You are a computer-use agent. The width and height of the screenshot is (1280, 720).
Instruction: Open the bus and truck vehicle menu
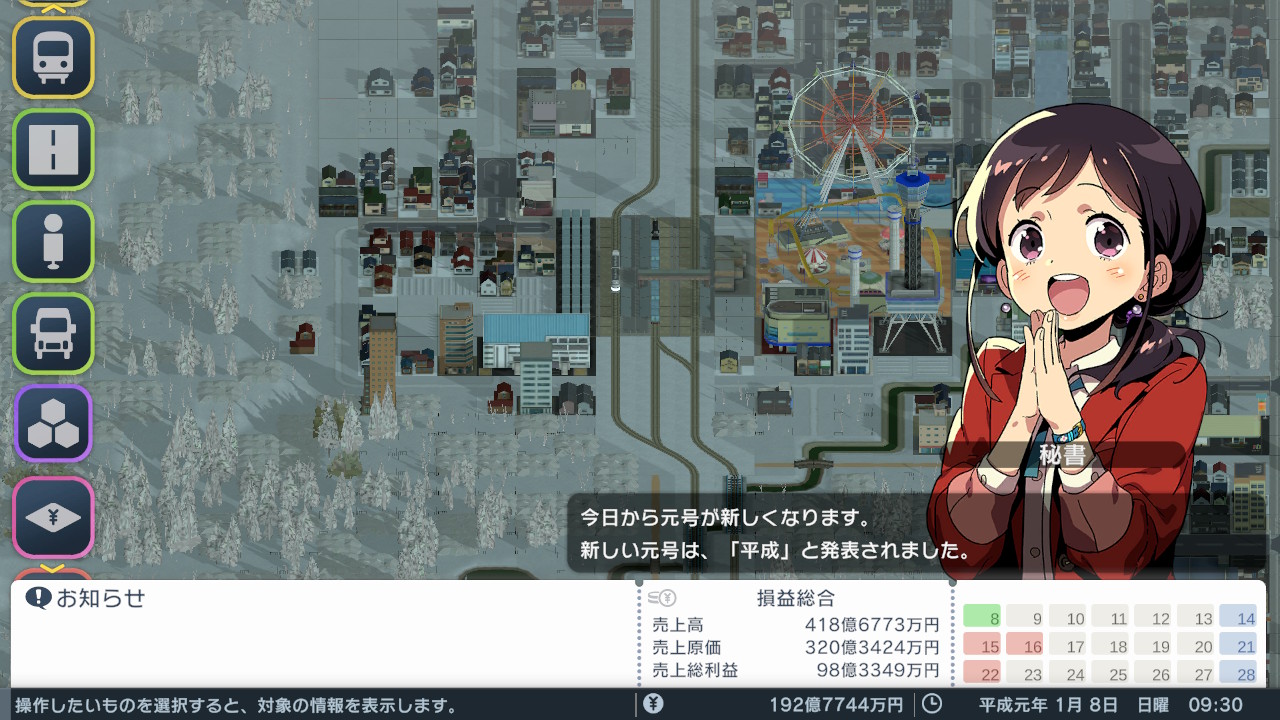[x=53, y=334]
